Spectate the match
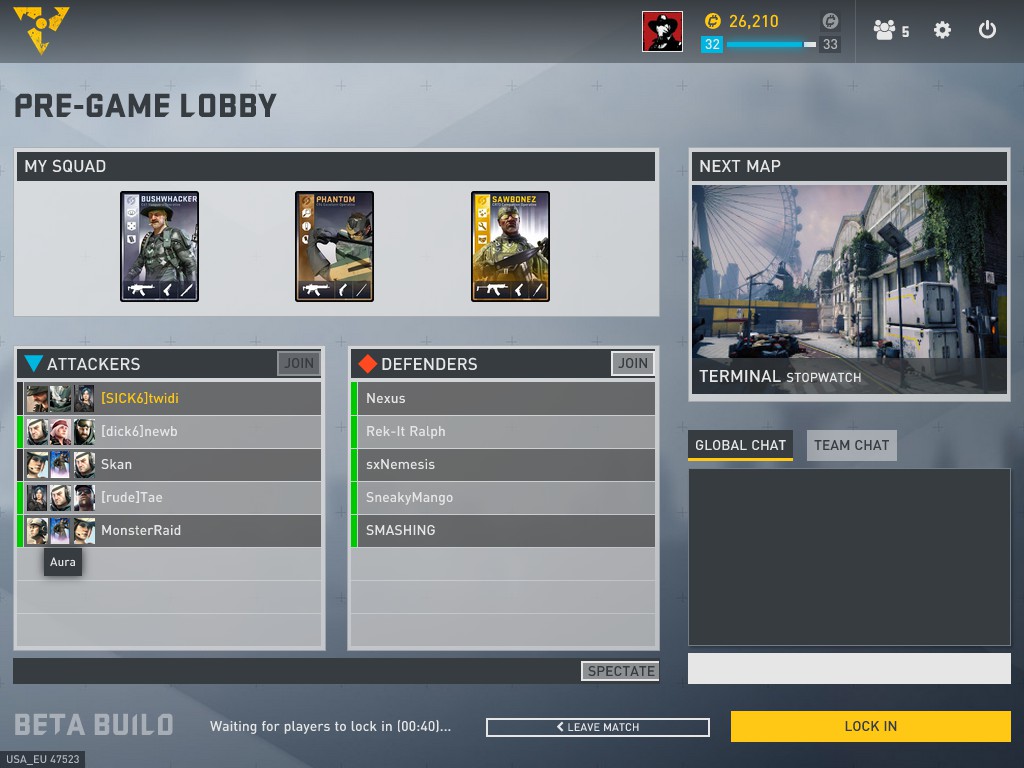1024x768 pixels. pos(620,671)
